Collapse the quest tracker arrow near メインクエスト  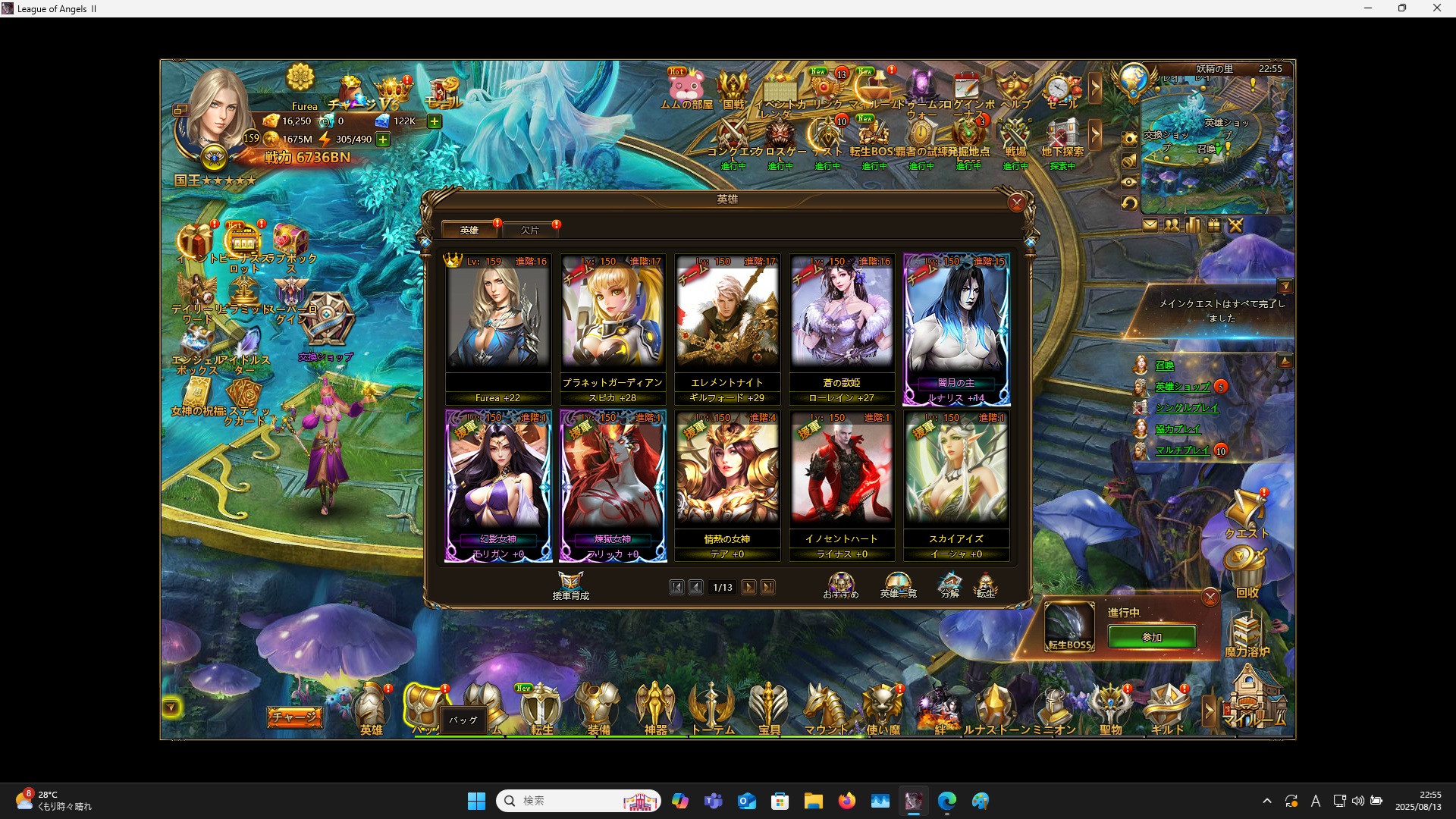point(1287,286)
